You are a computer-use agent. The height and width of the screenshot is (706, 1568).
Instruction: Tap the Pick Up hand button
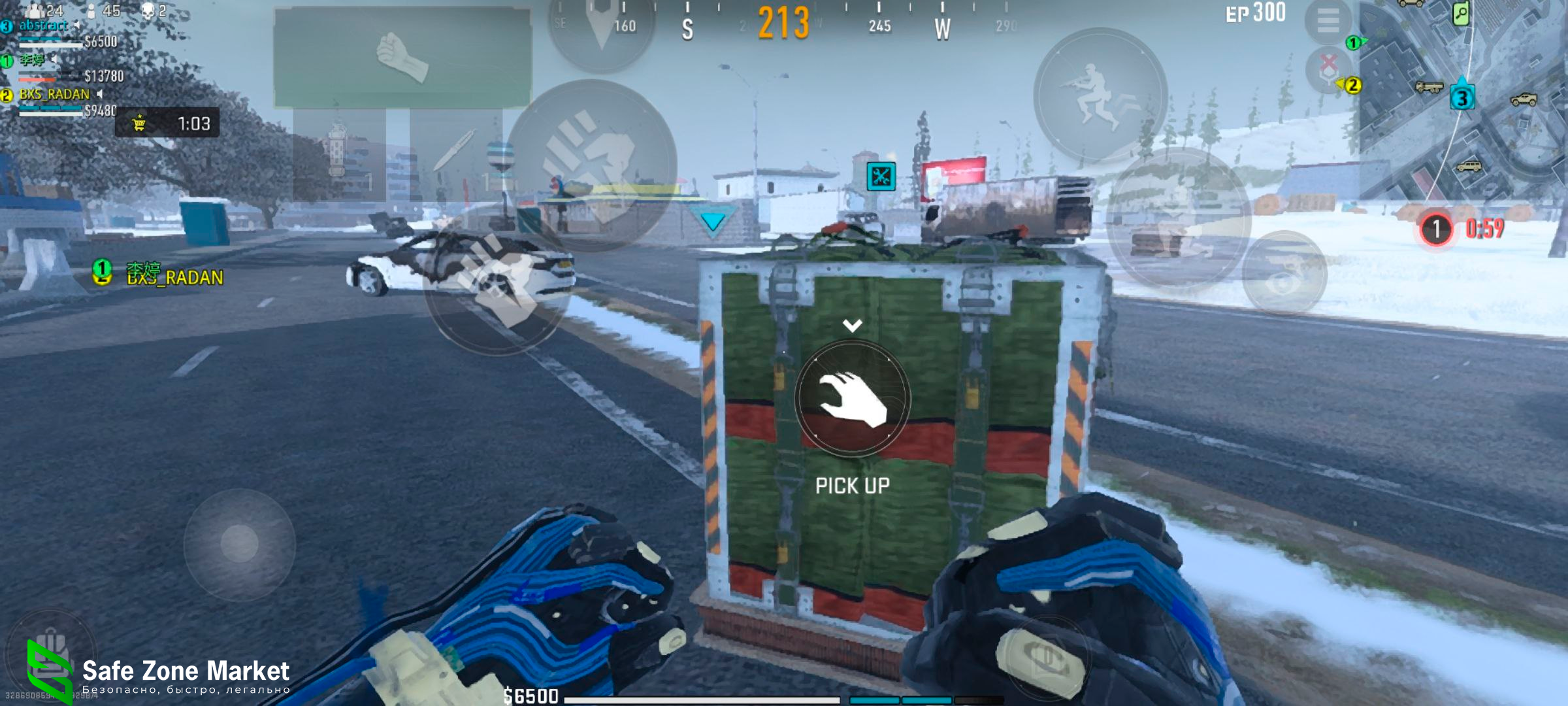coord(853,398)
